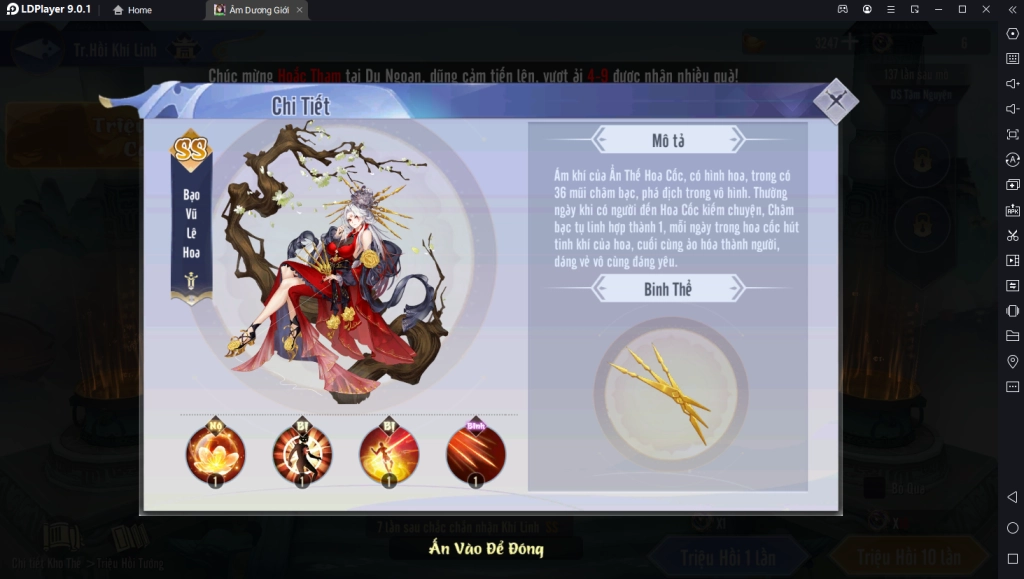Open the dark silhouette passive skill icon
Viewport: 1024px width, 579px height.
tap(302, 453)
